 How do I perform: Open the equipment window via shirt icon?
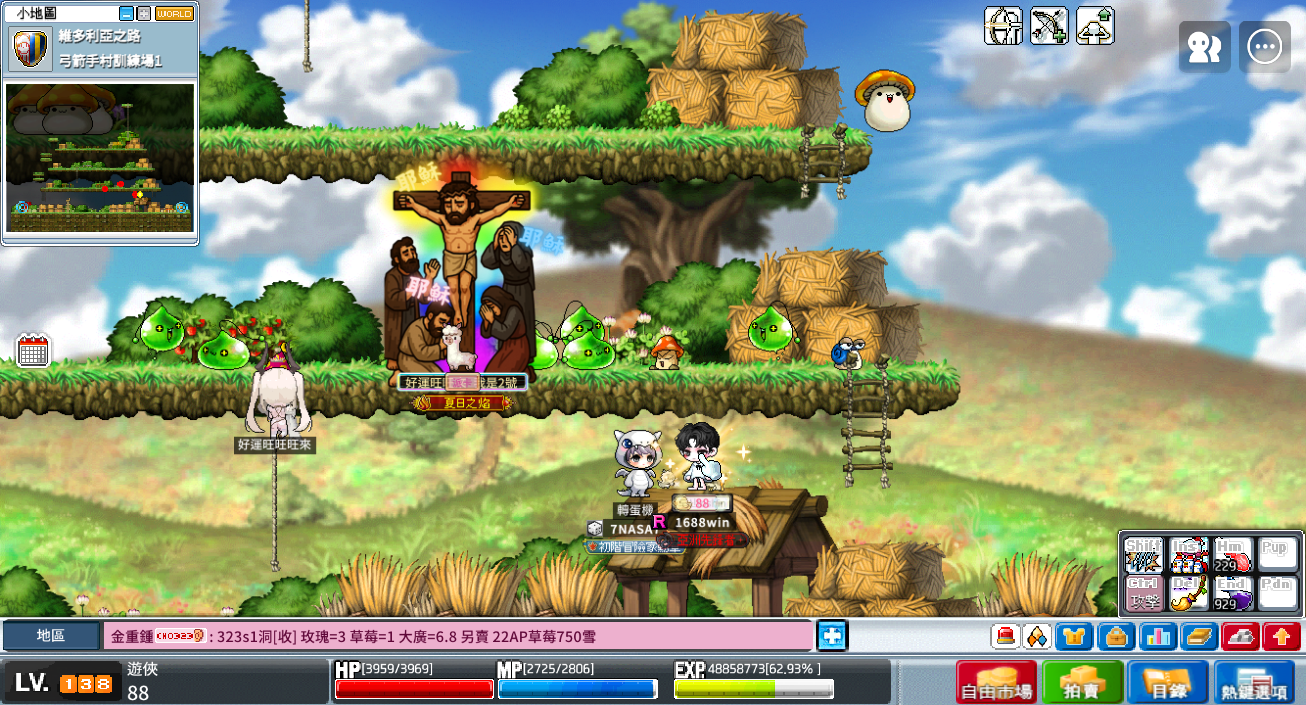click(x=1074, y=636)
